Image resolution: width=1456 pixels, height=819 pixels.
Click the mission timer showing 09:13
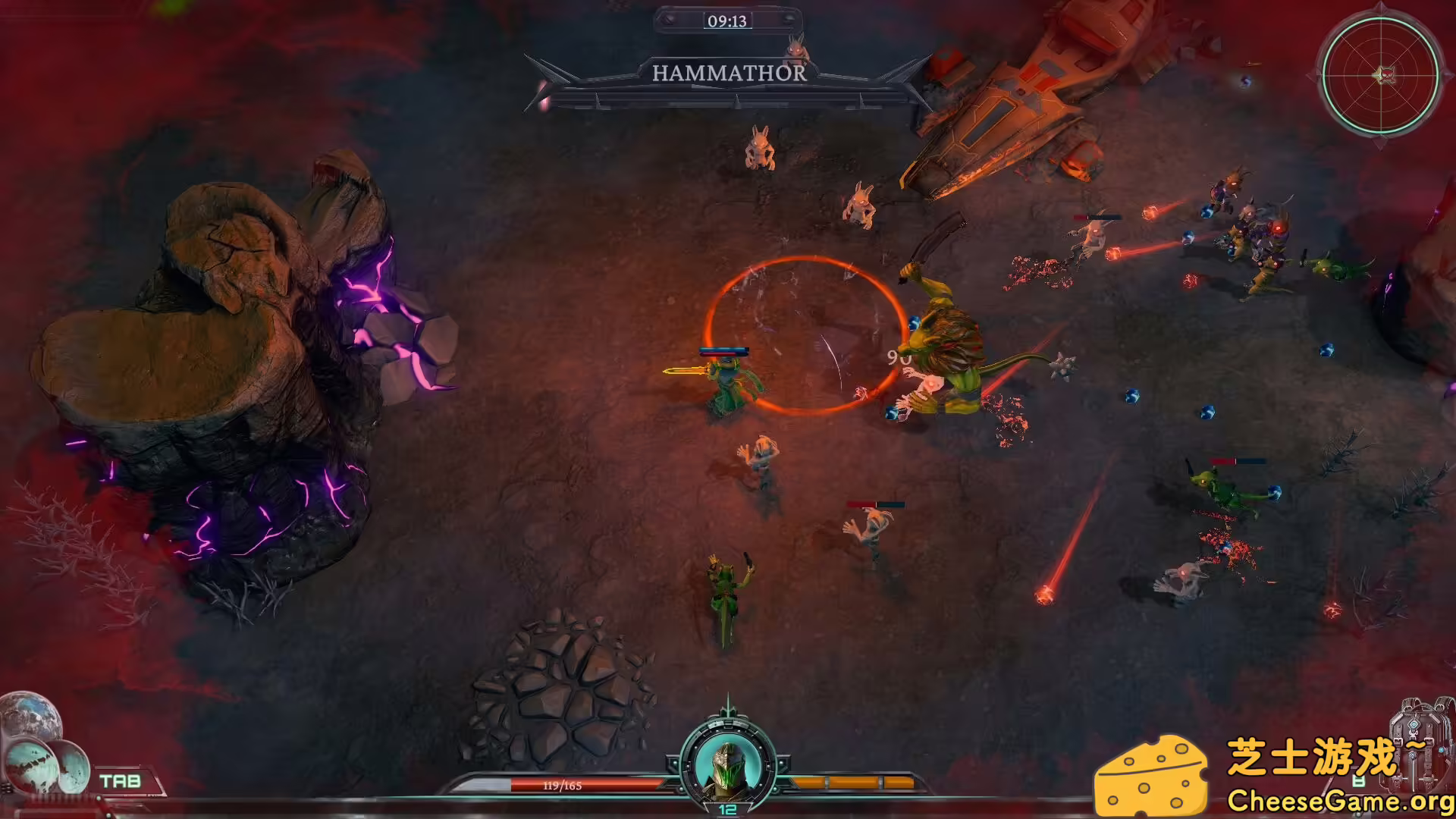[730, 21]
